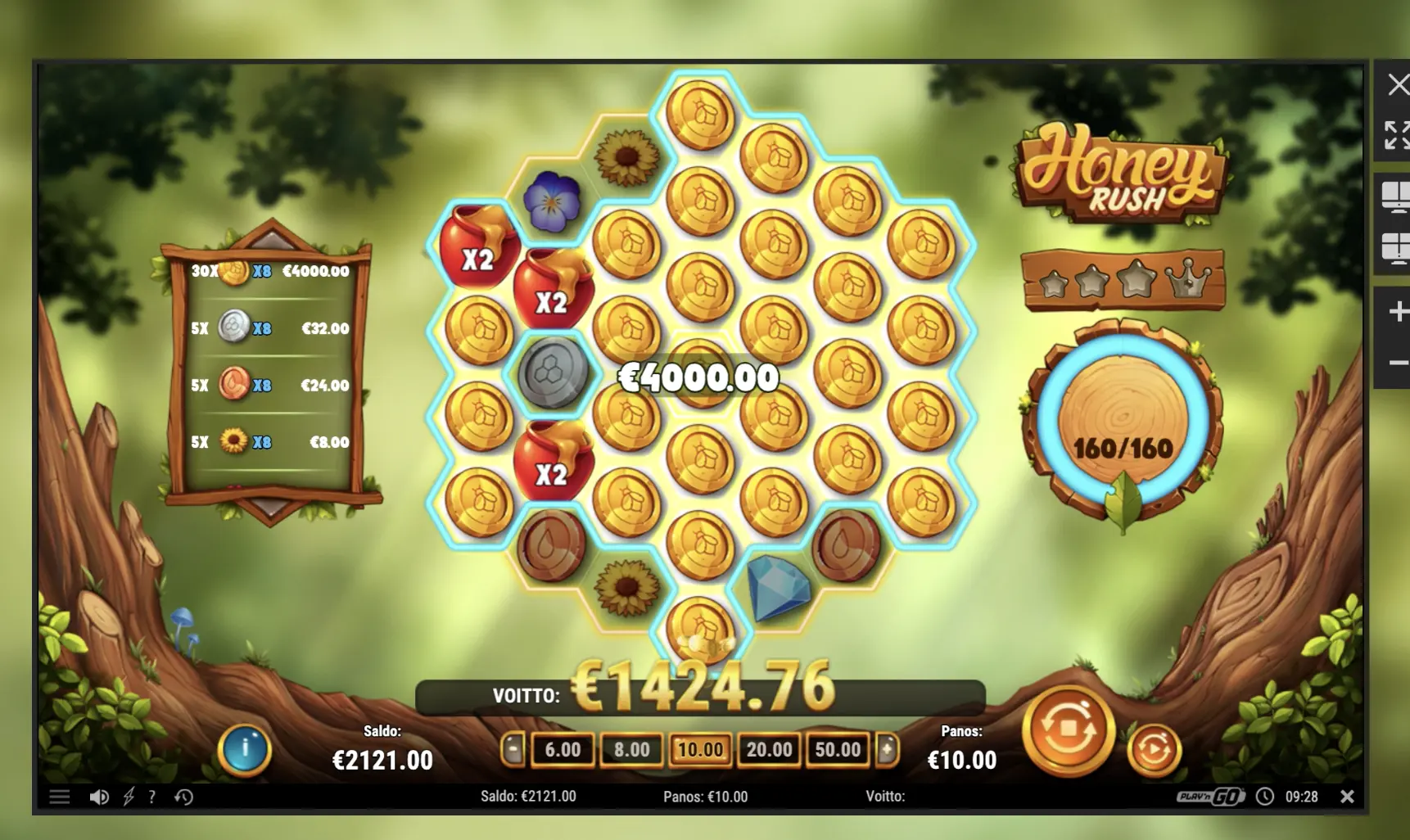
Task: Open the question mark help
Action: [152, 797]
